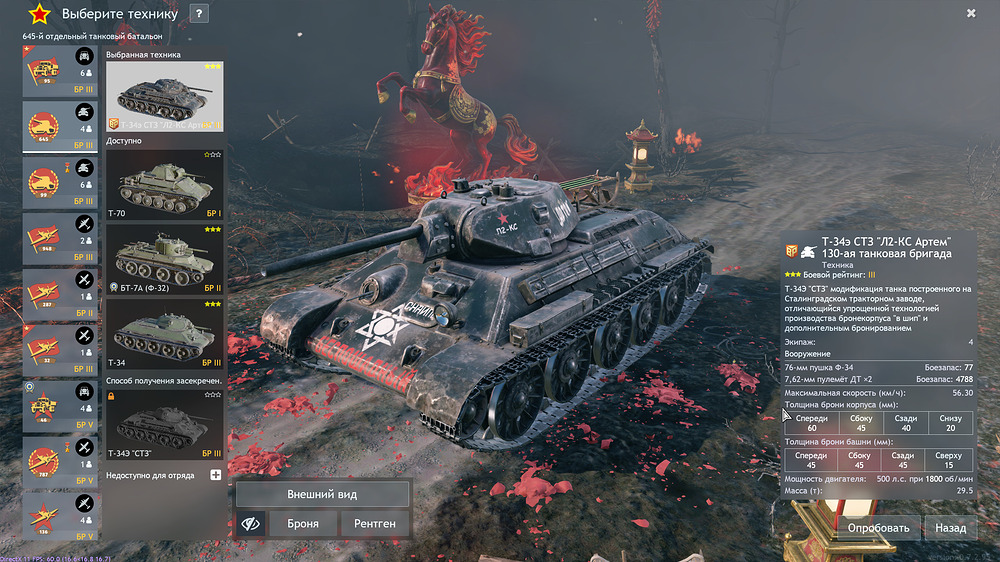Select the squad numbered 287
The image size is (1000, 562).
(x=60, y=295)
